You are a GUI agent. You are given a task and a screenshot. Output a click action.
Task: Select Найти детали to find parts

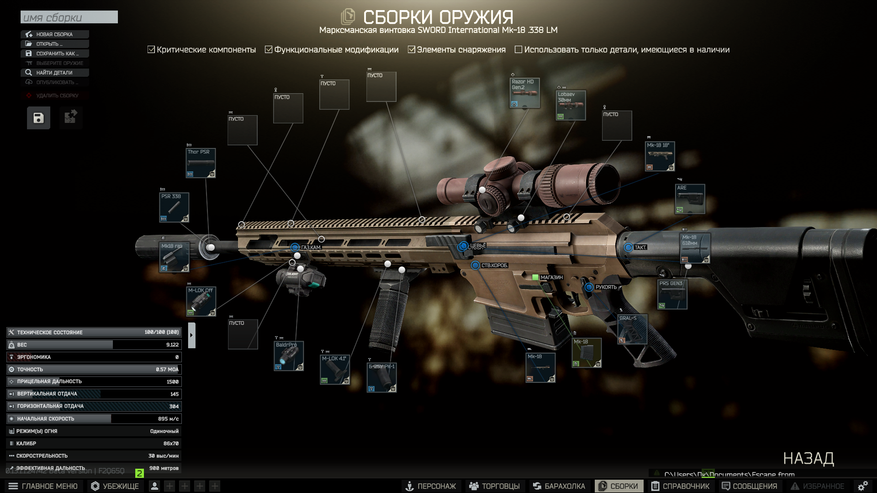pos(55,72)
